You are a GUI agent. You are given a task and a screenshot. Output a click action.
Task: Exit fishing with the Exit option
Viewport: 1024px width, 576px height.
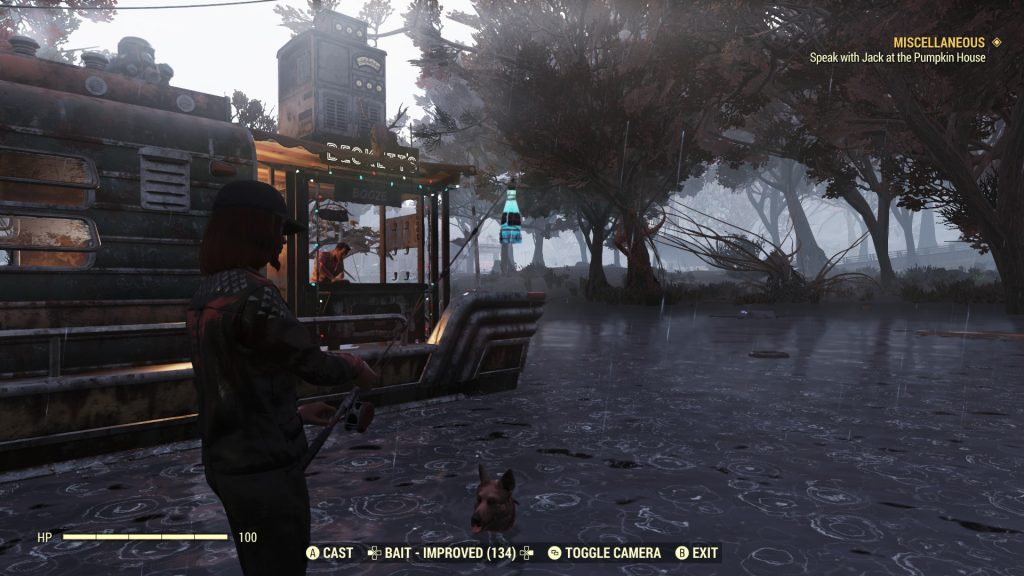click(x=698, y=553)
